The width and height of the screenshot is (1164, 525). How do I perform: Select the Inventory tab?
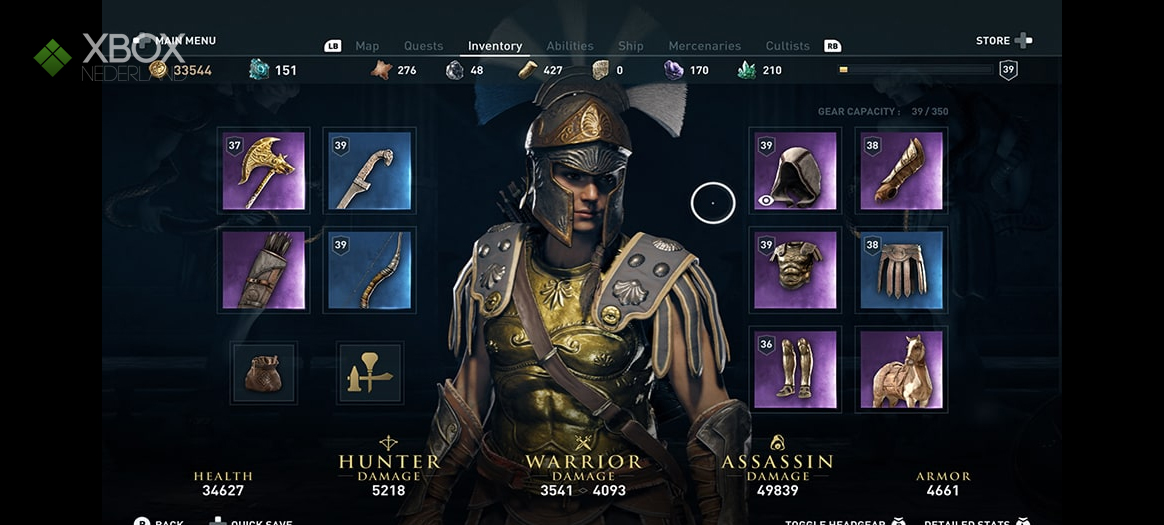pyautogui.click(x=495, y=46)
